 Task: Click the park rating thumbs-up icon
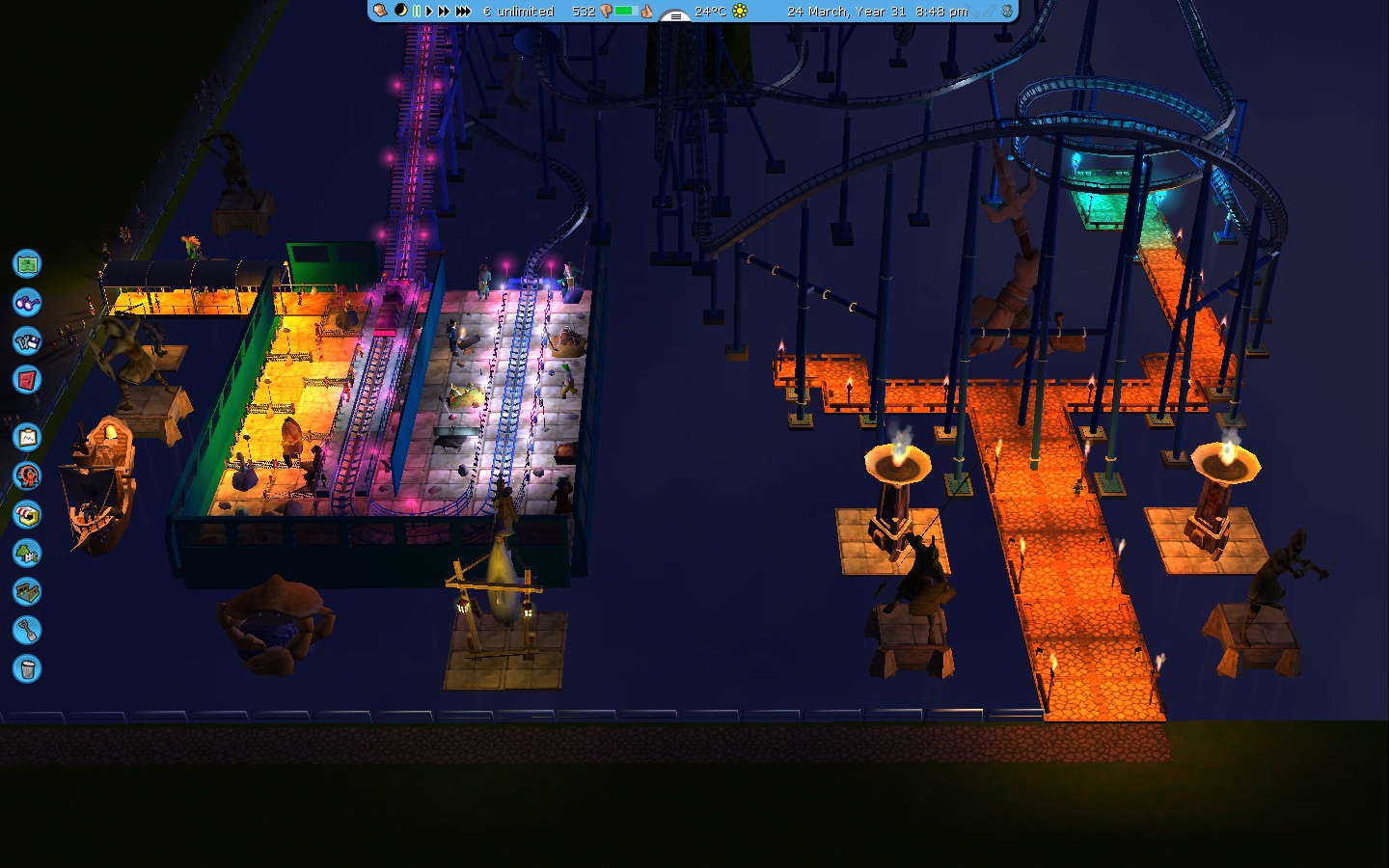(646, 11)
